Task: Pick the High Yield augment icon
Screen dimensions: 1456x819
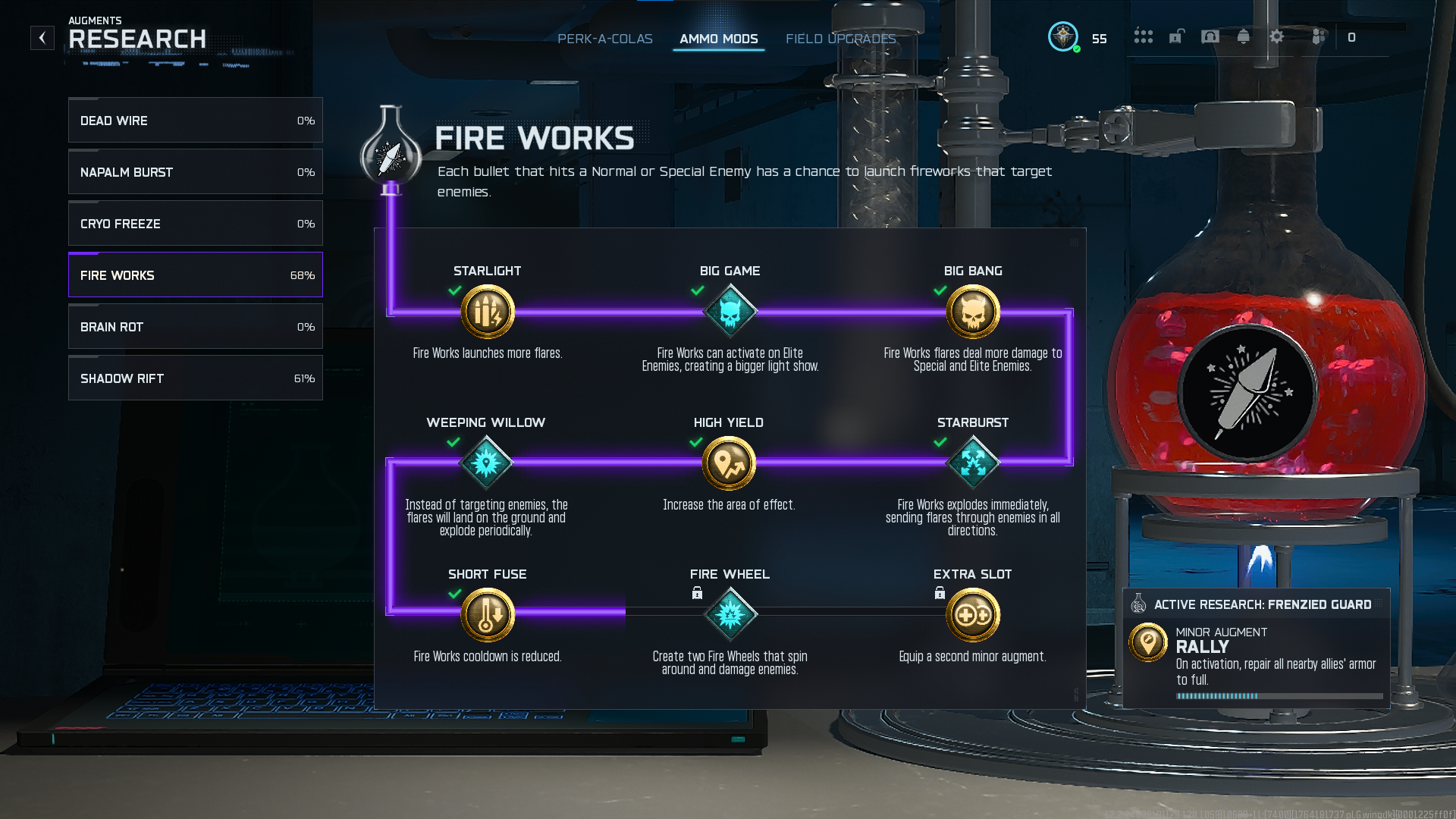Action: [x=729, y=463]
